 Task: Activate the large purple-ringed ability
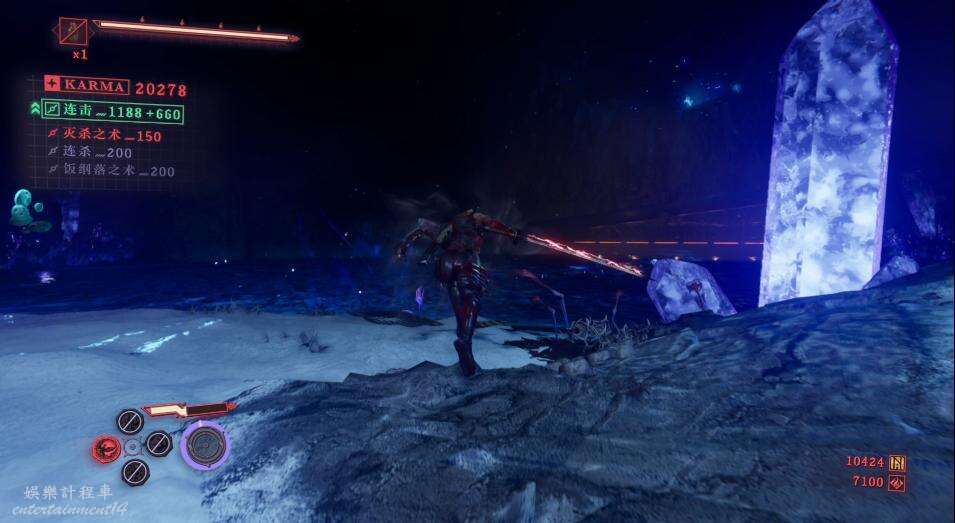pyautogui.click(x=206, y=444)
